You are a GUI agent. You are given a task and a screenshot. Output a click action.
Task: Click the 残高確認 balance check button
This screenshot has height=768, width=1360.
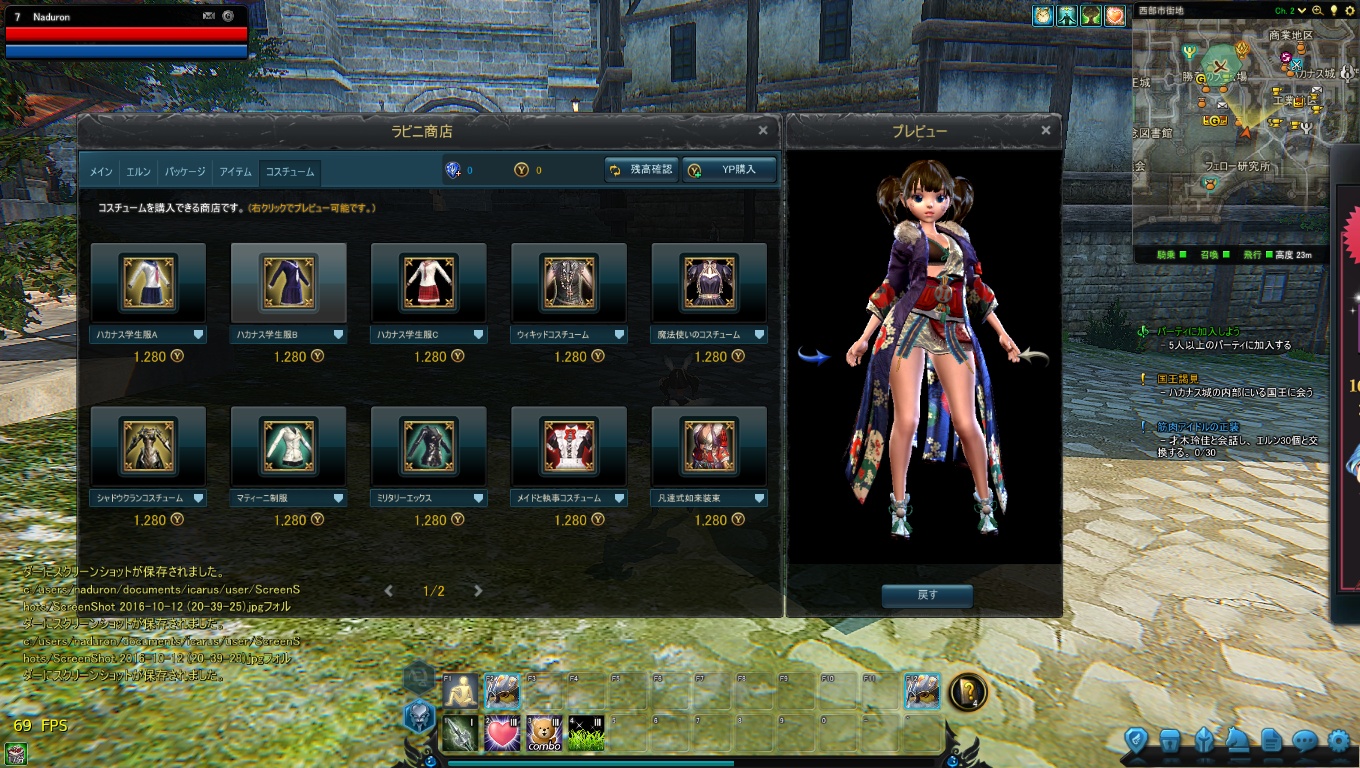641,170
